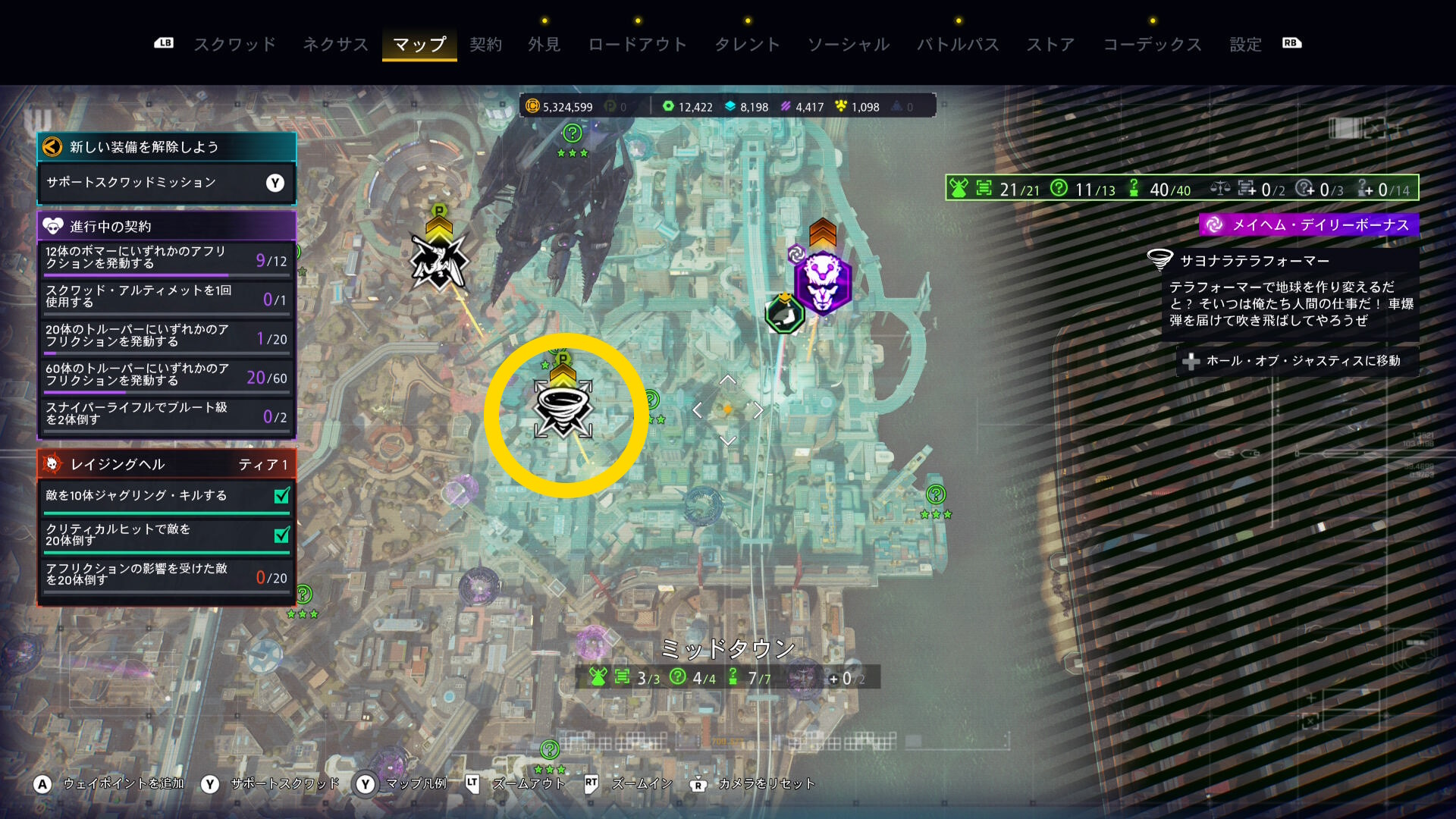Screen dimensions: 1456x819
Task: Choose ホール・オブ・ジャスティスに移動 fast travel option
Action: (1296, 361)
